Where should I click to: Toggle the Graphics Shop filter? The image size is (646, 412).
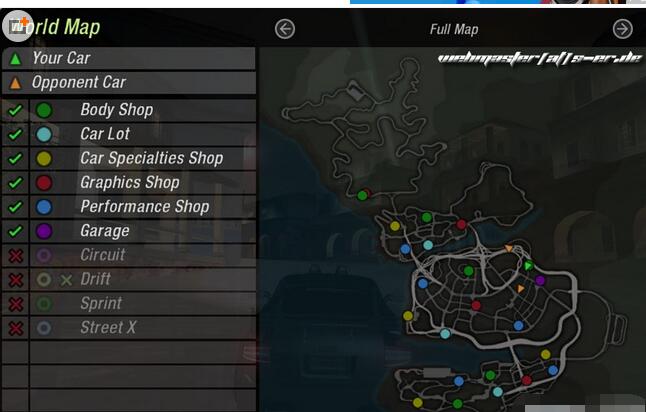point(15,183)
